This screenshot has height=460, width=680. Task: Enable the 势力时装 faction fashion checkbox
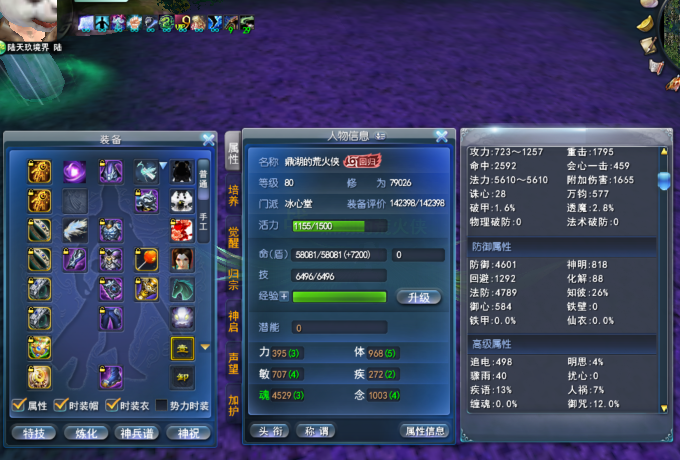pyautogui.click(x=162, y=405)
